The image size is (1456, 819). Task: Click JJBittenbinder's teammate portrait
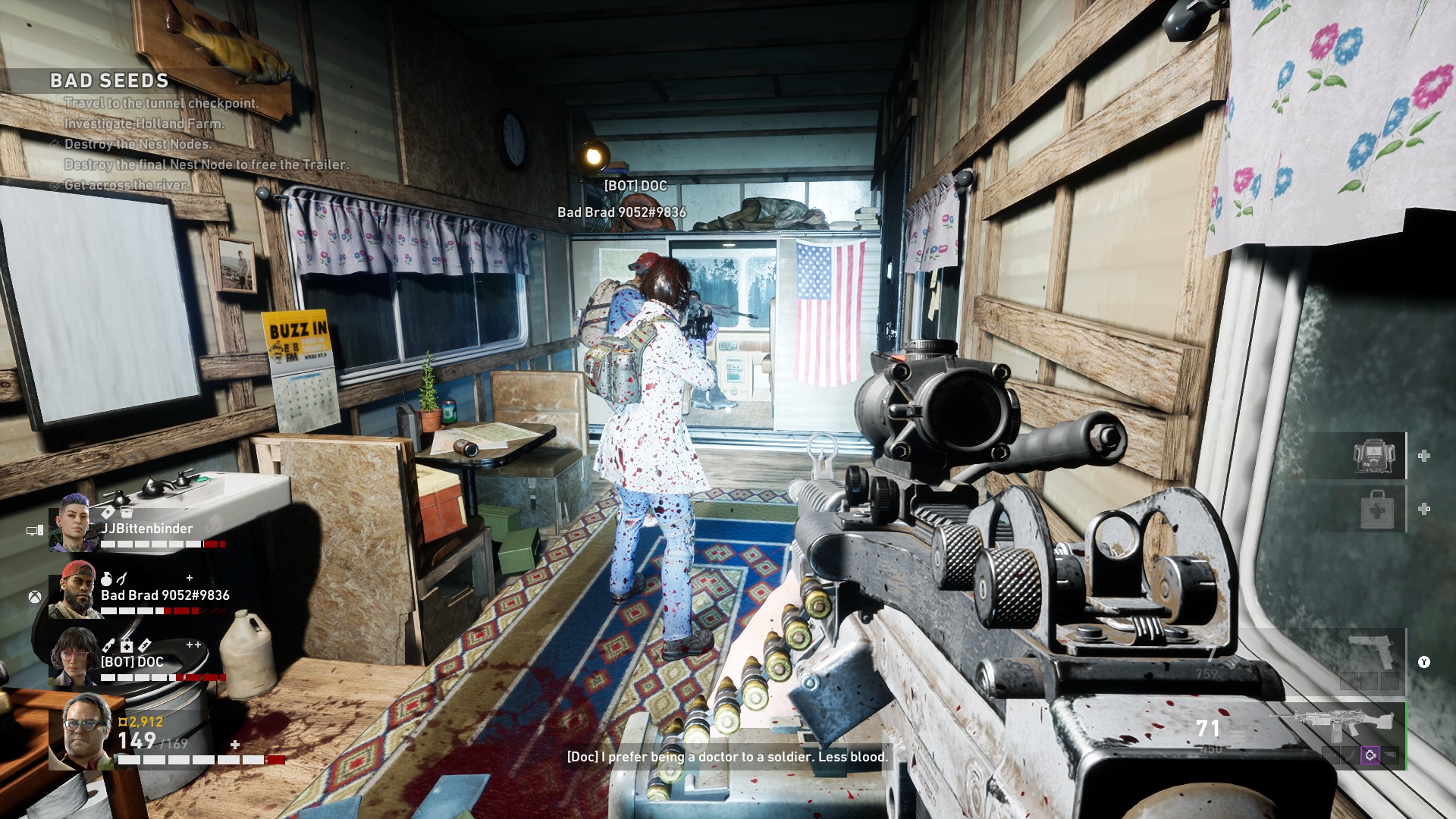tap(73, 522)
